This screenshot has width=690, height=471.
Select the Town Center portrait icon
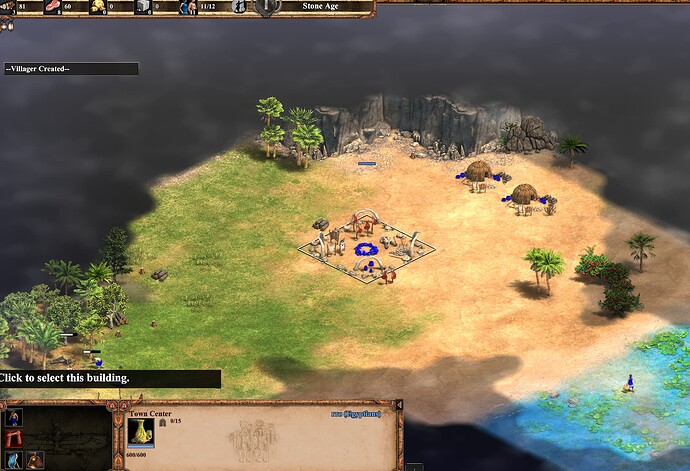tap(141, 432)
